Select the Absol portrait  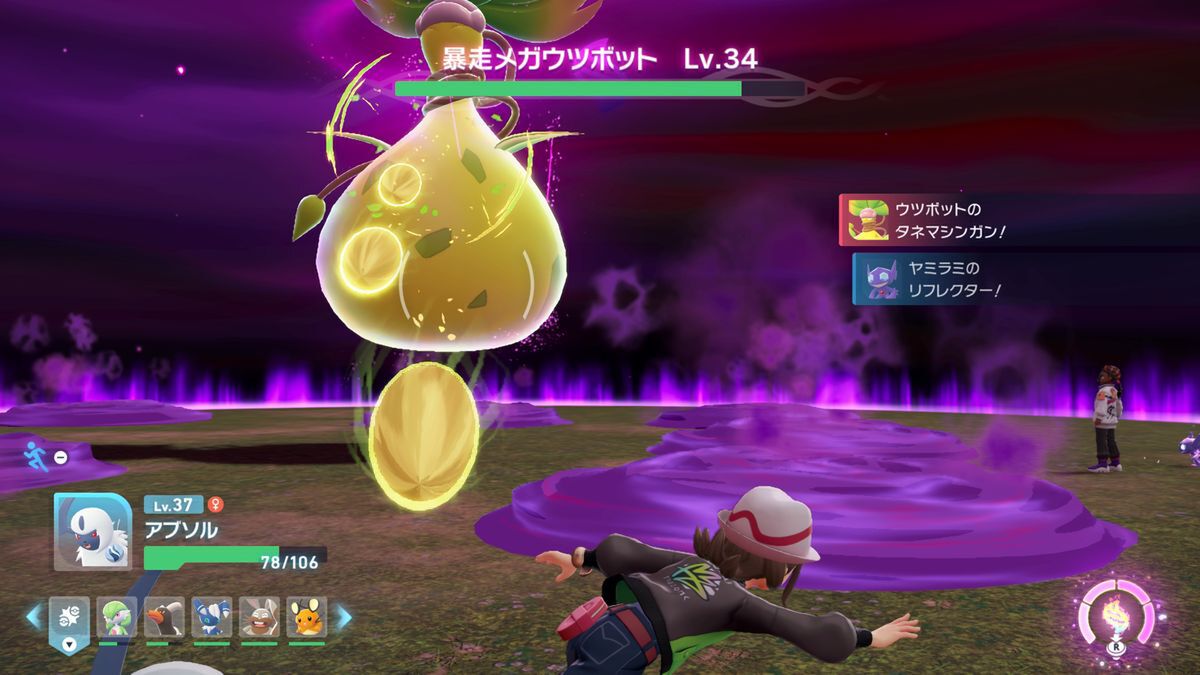(x=92, y=532)
